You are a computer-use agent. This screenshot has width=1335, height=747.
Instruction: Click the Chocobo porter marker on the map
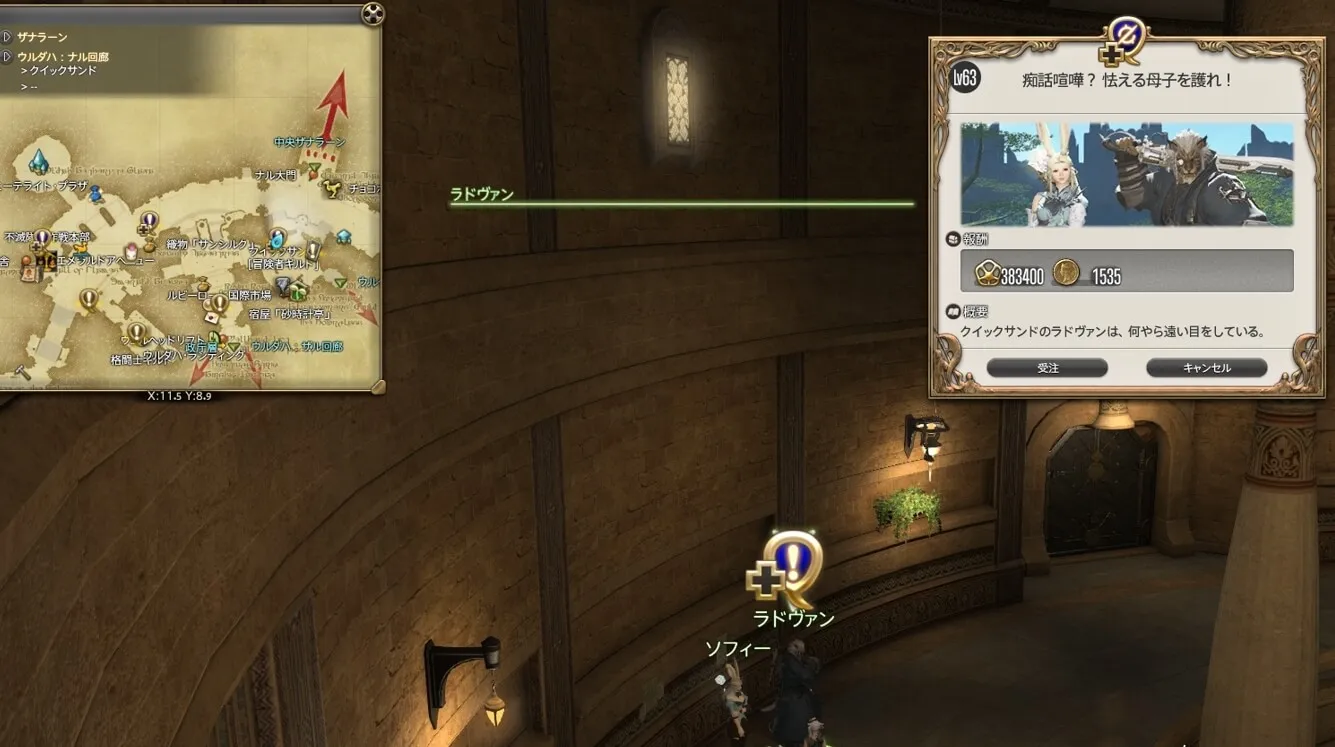tap(333, 188)
